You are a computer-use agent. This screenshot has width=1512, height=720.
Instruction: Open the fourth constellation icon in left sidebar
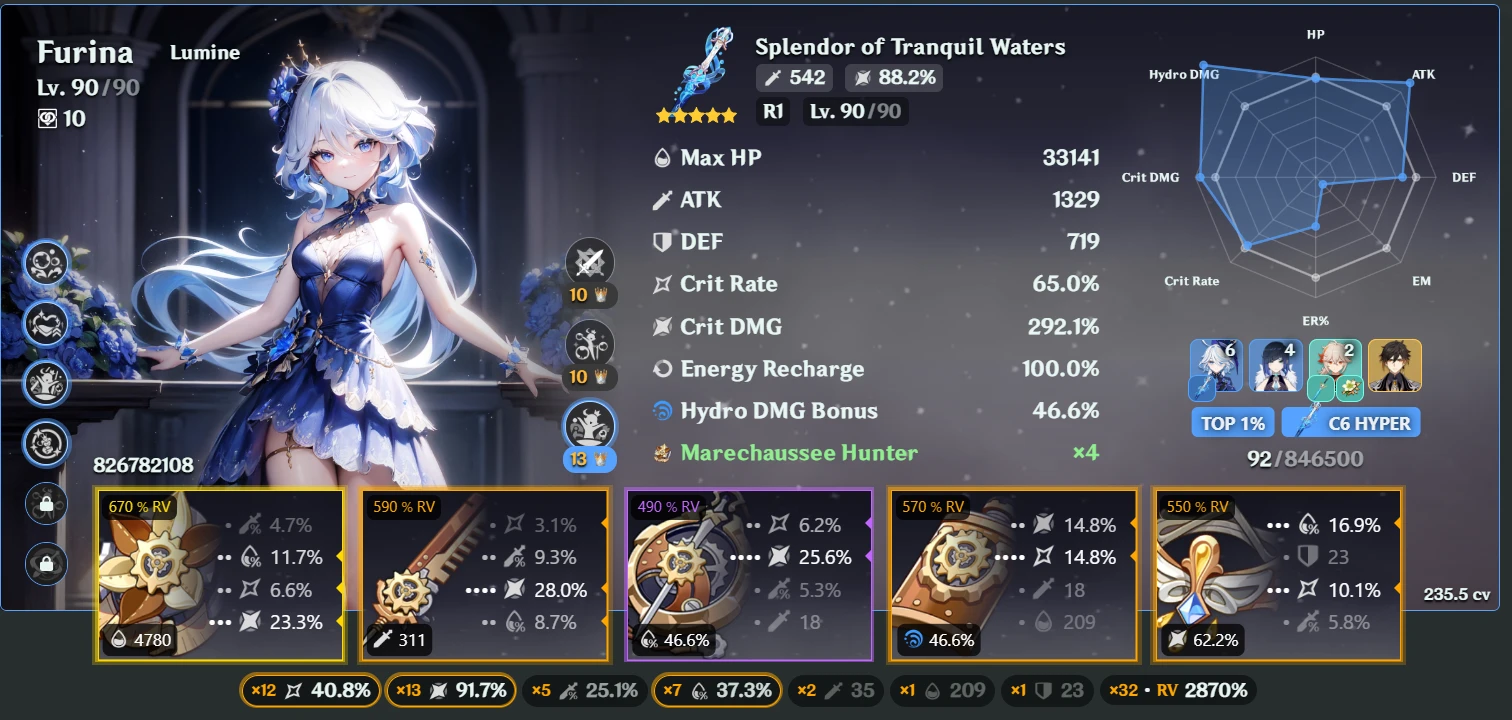pyautogui.click(x=44, y=443)
